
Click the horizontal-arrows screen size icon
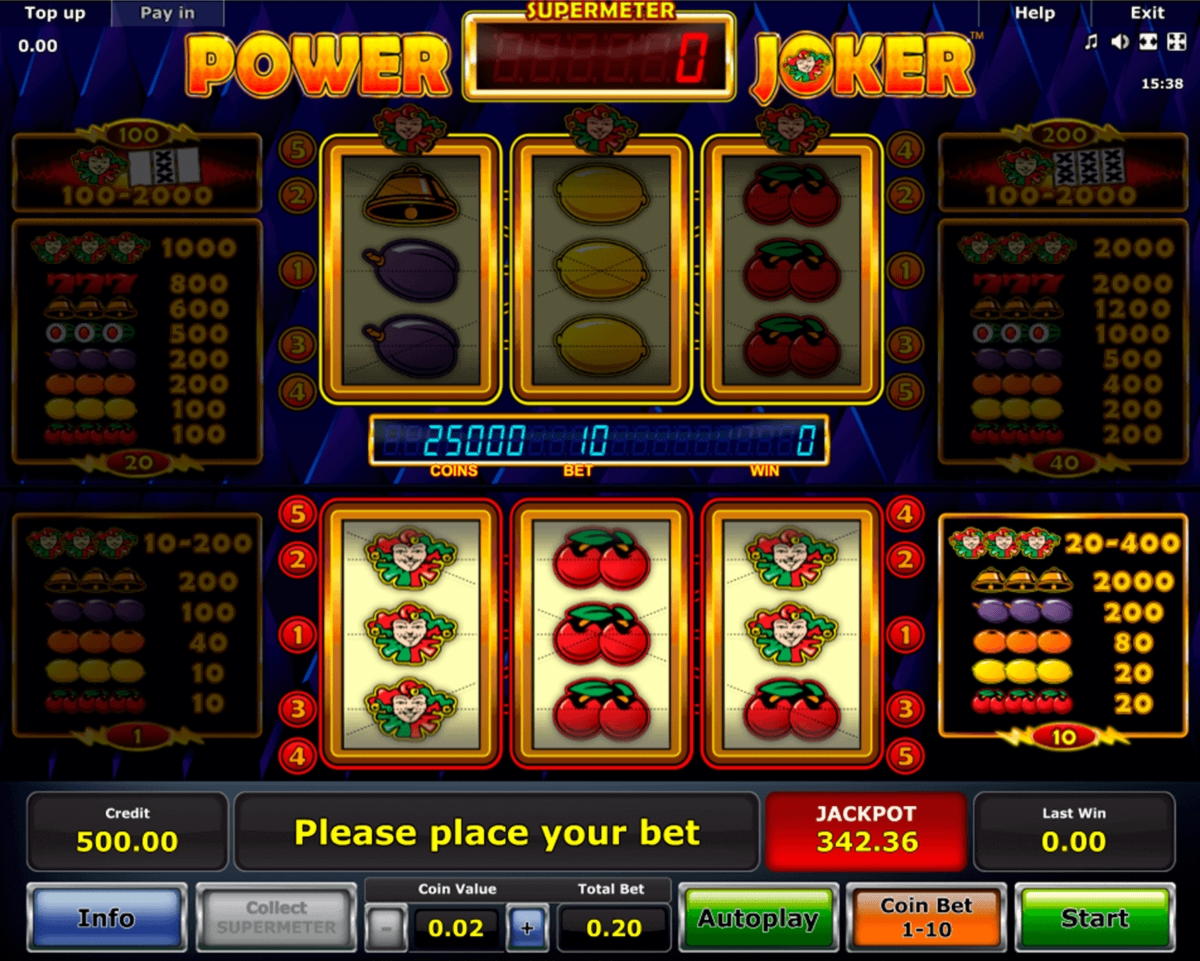(x=1148, y=42)
